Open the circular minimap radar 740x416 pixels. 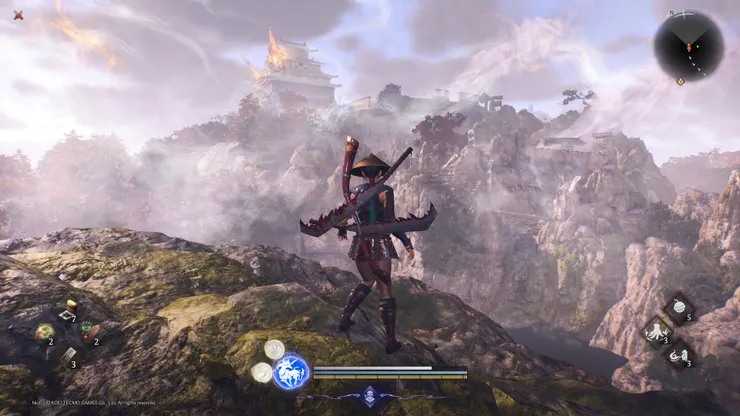click(x=689, y=45)
